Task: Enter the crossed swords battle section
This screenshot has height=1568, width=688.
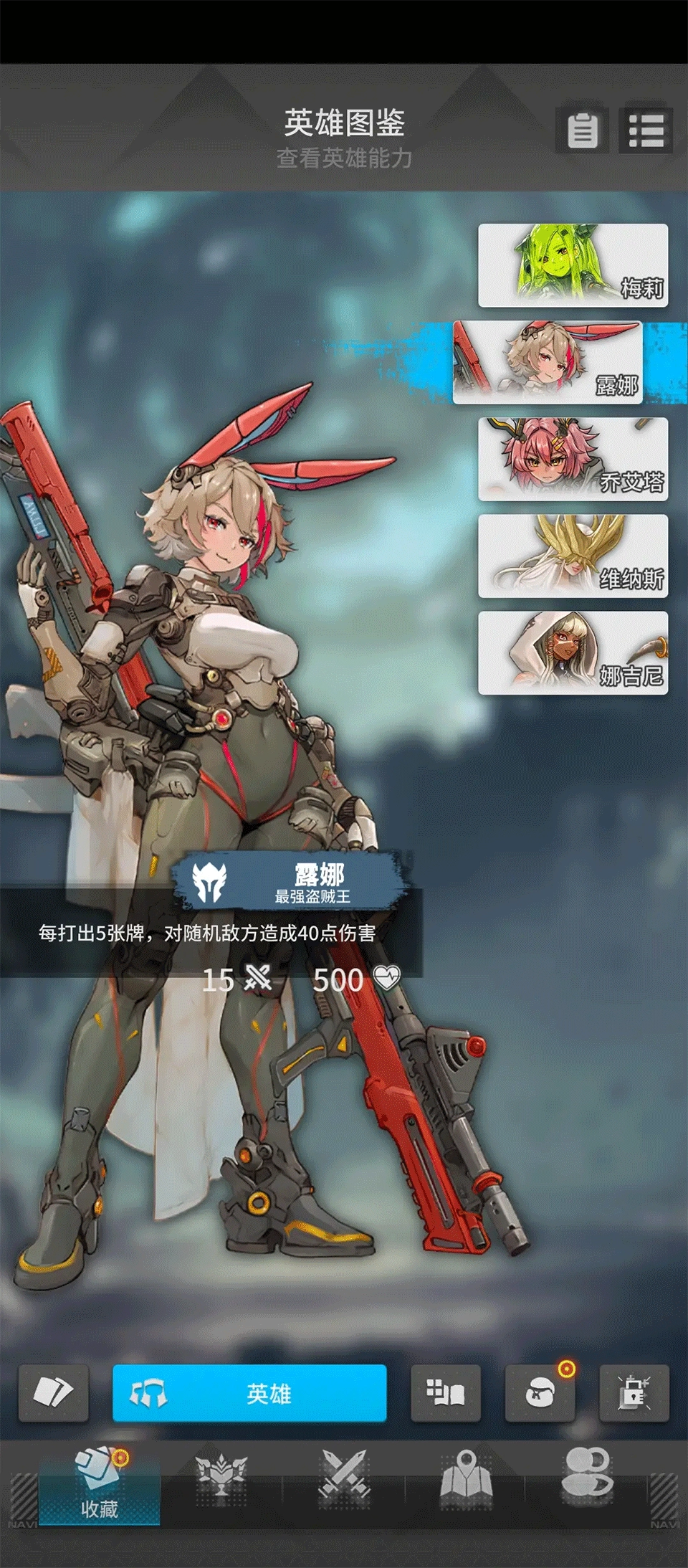Action: point(344,1476)
